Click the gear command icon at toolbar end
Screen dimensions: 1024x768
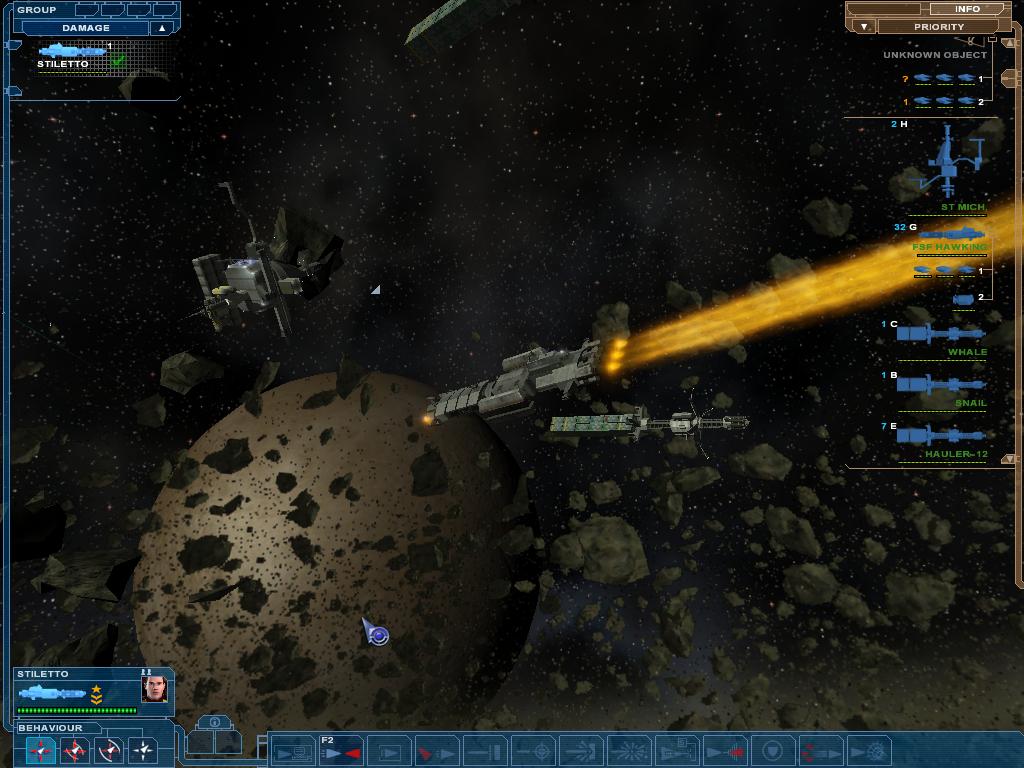pyautogui.click(x=874, y=751)
